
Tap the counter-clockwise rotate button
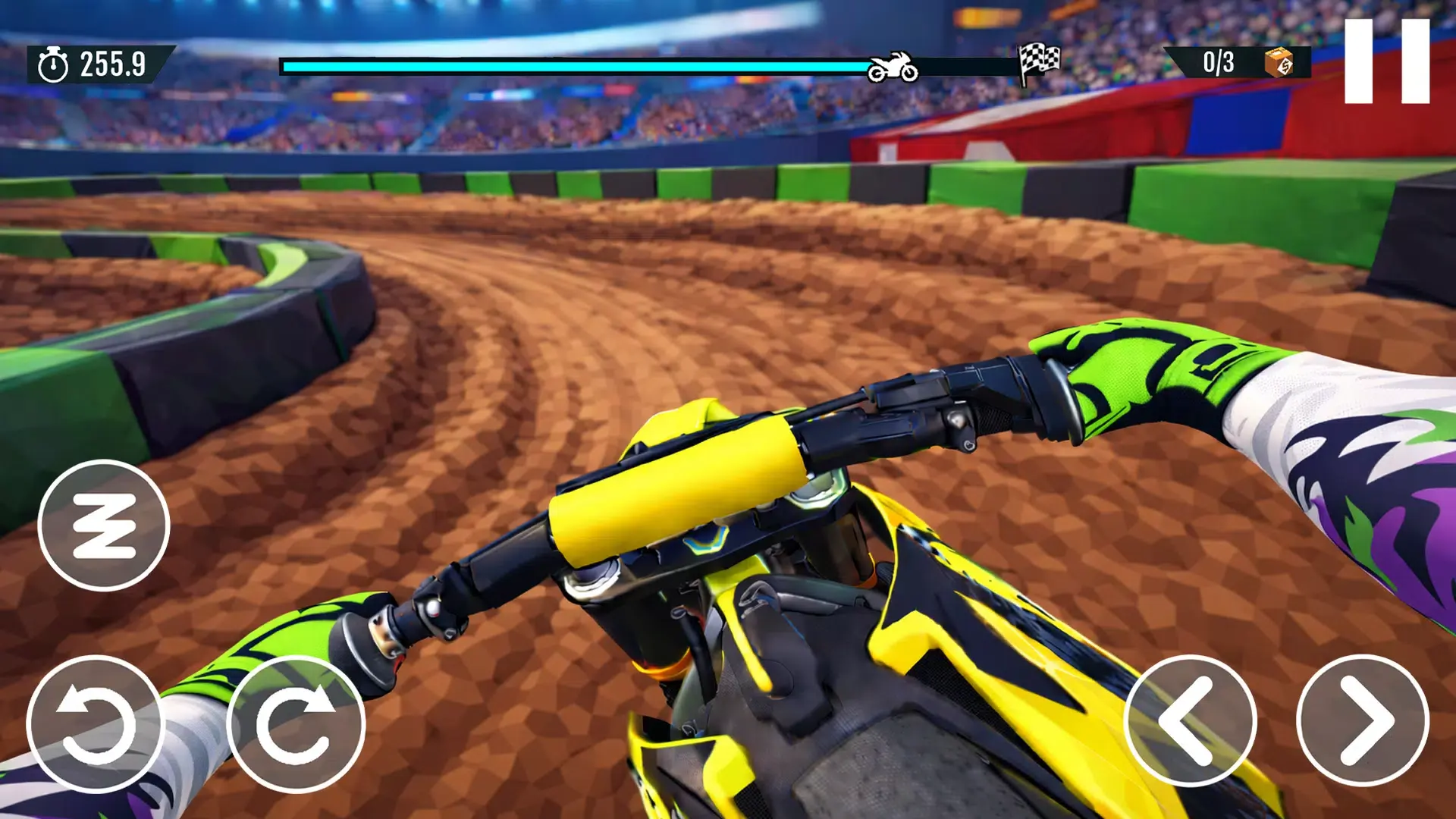[x=96, y=724]
